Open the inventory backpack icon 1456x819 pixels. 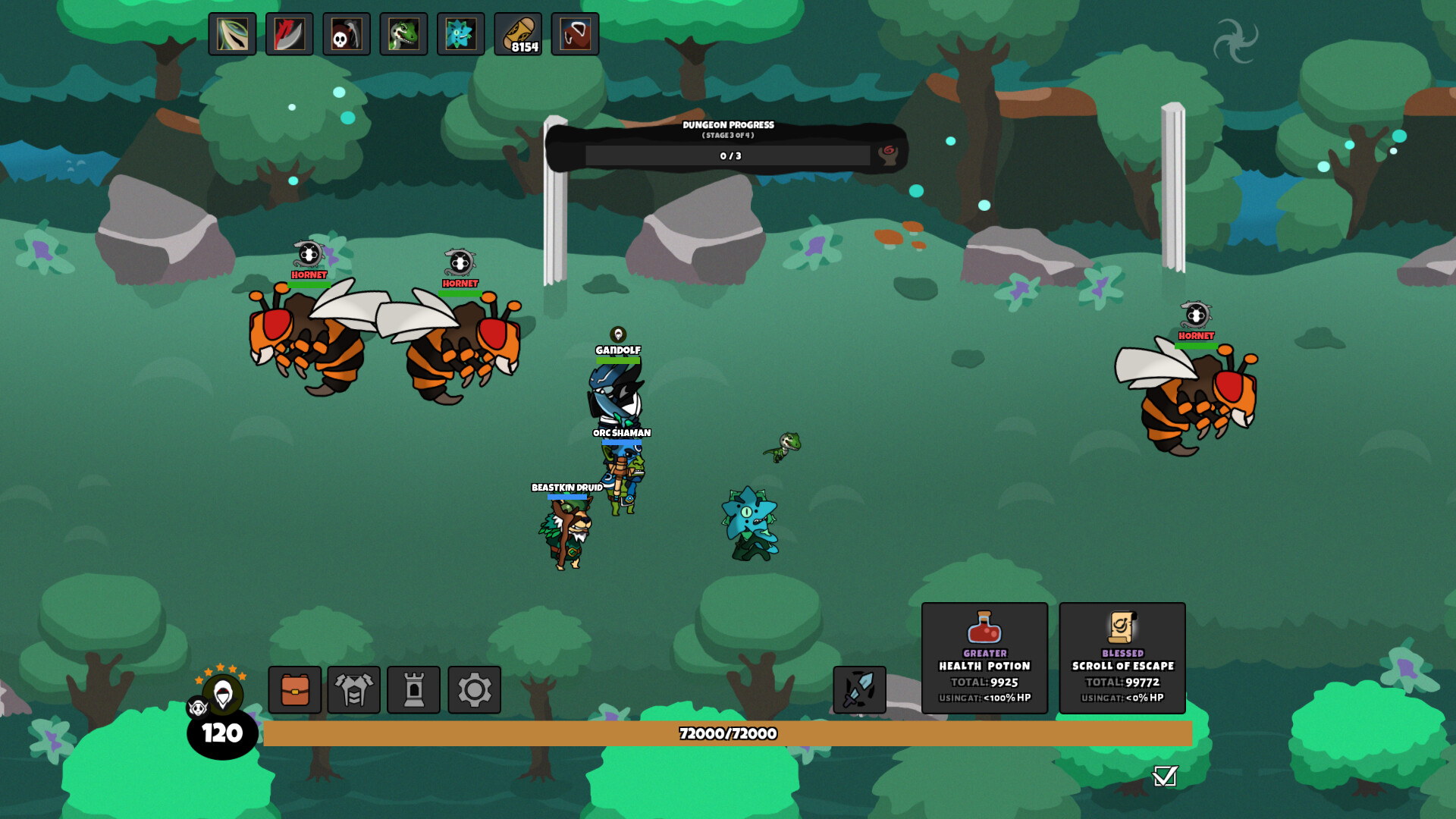(294, 690)
